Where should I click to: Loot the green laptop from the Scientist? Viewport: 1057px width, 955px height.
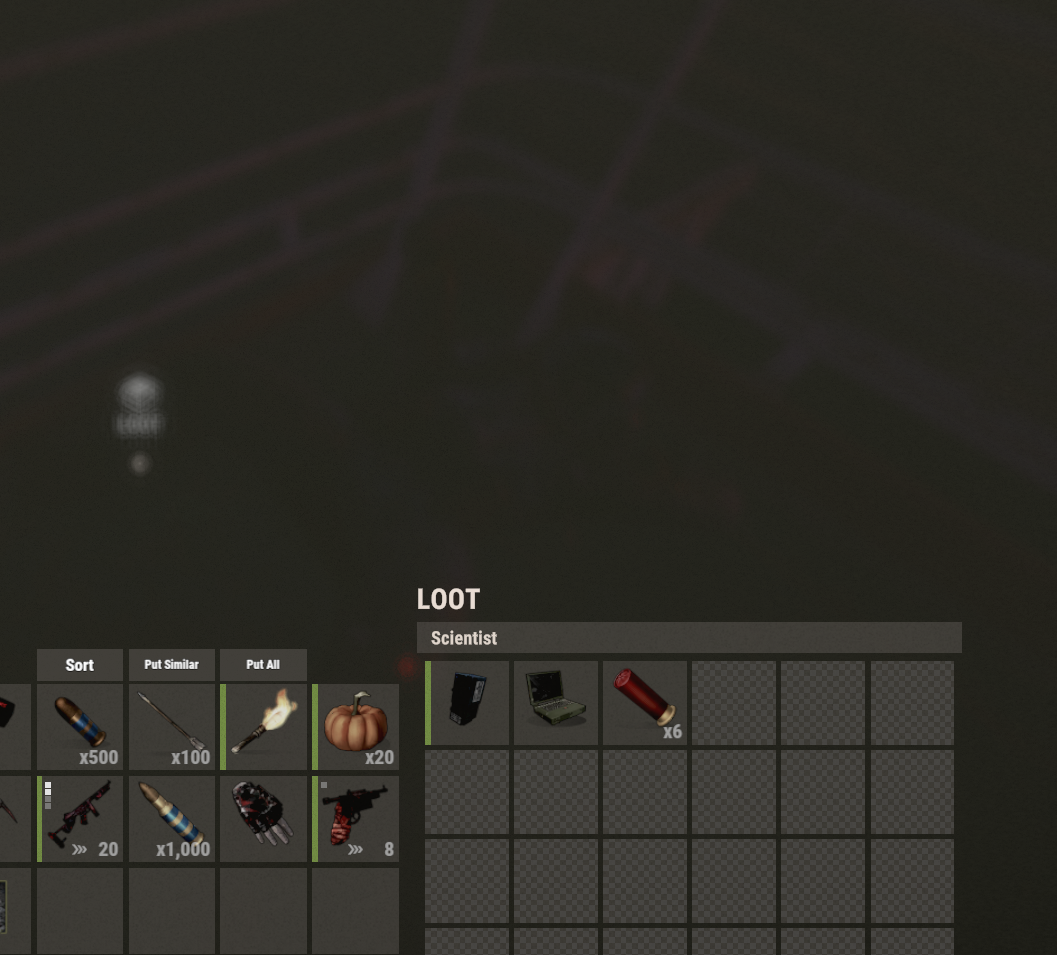556,702
